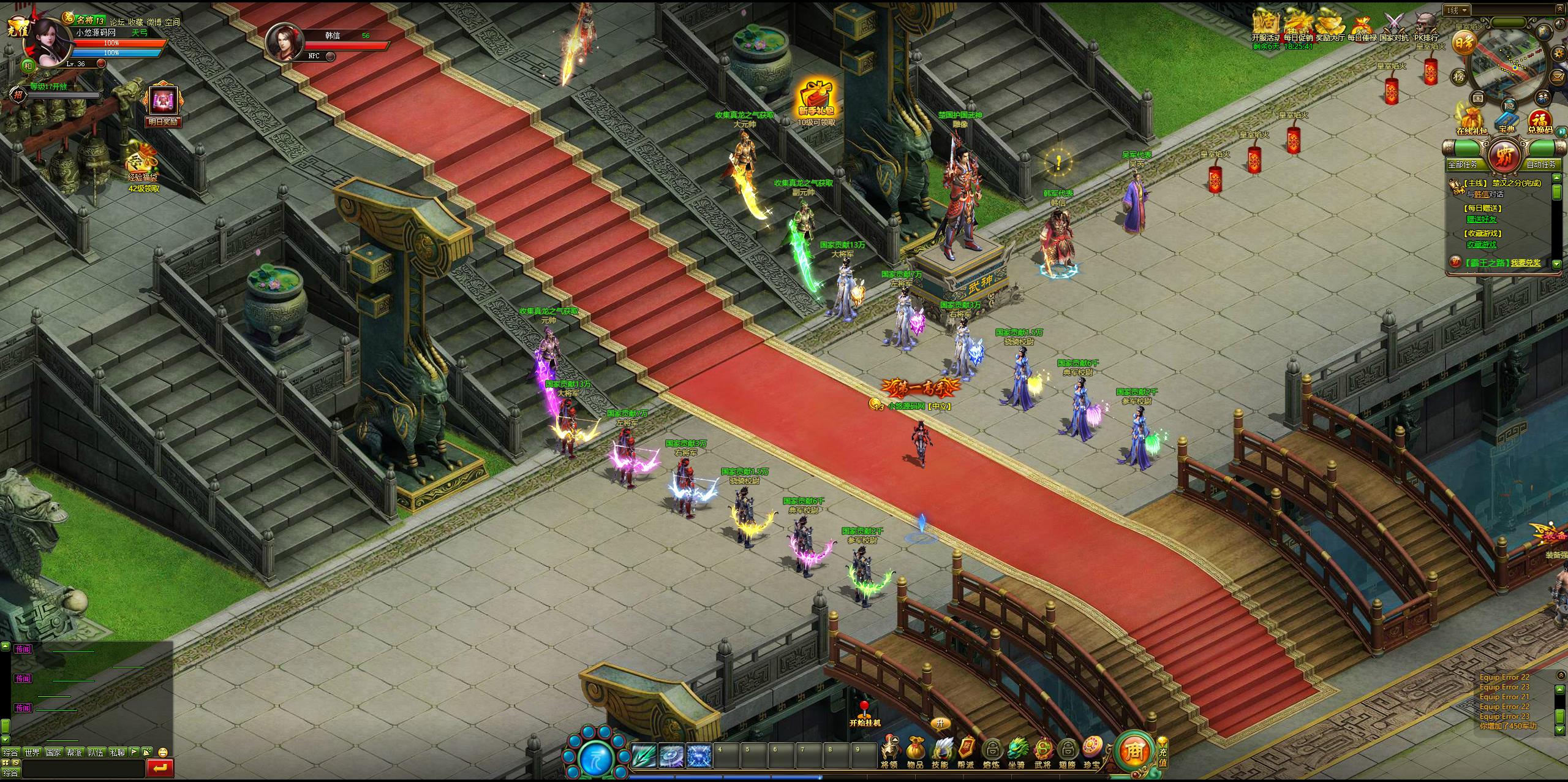Claim the 在线礼包 online gift bag

1471,120
